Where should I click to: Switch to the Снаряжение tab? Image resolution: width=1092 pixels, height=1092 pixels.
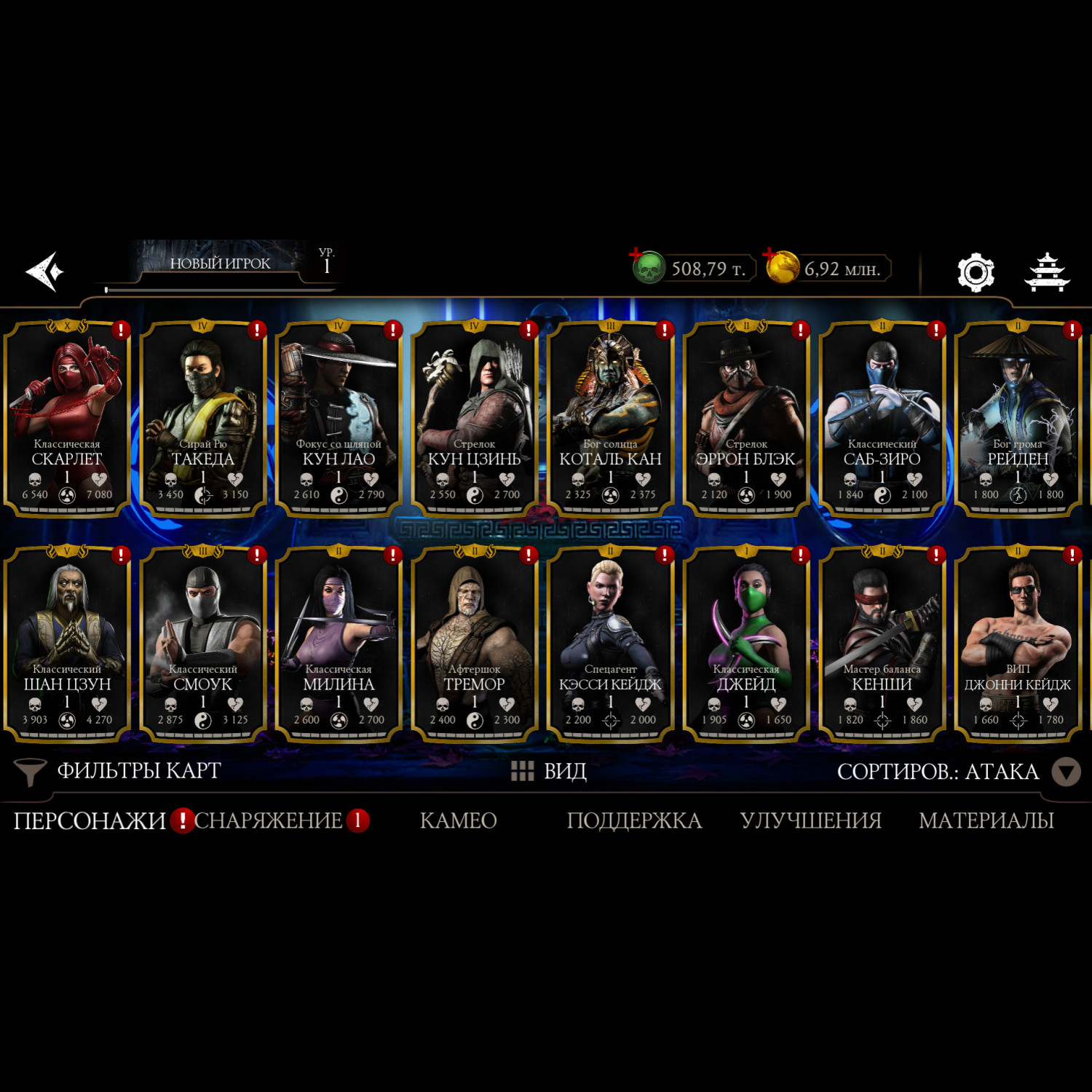(x=268, y=820)
